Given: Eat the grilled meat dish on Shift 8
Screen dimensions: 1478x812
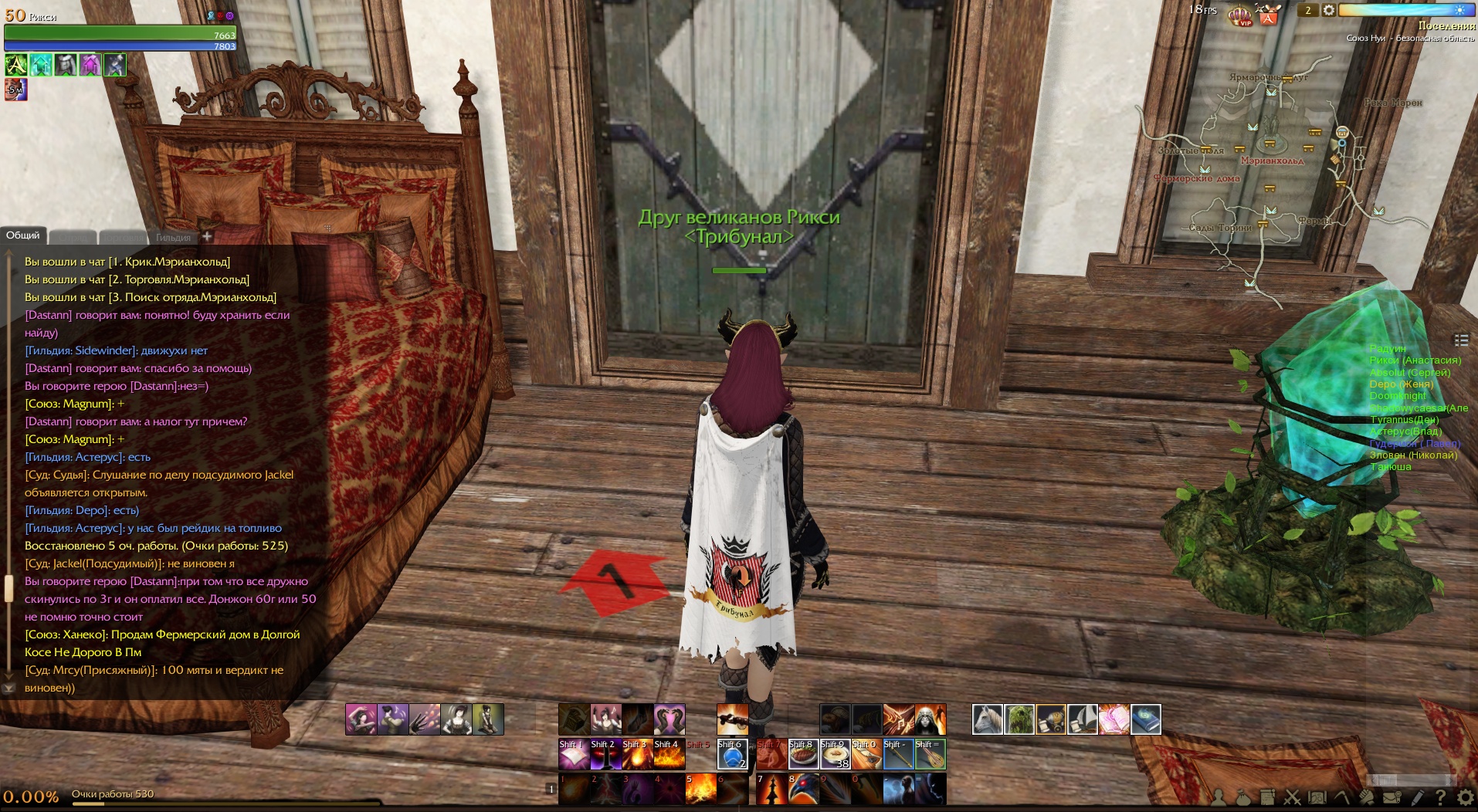Looking at the screenshot, I should pyautogui.click(x=803, y=754).
